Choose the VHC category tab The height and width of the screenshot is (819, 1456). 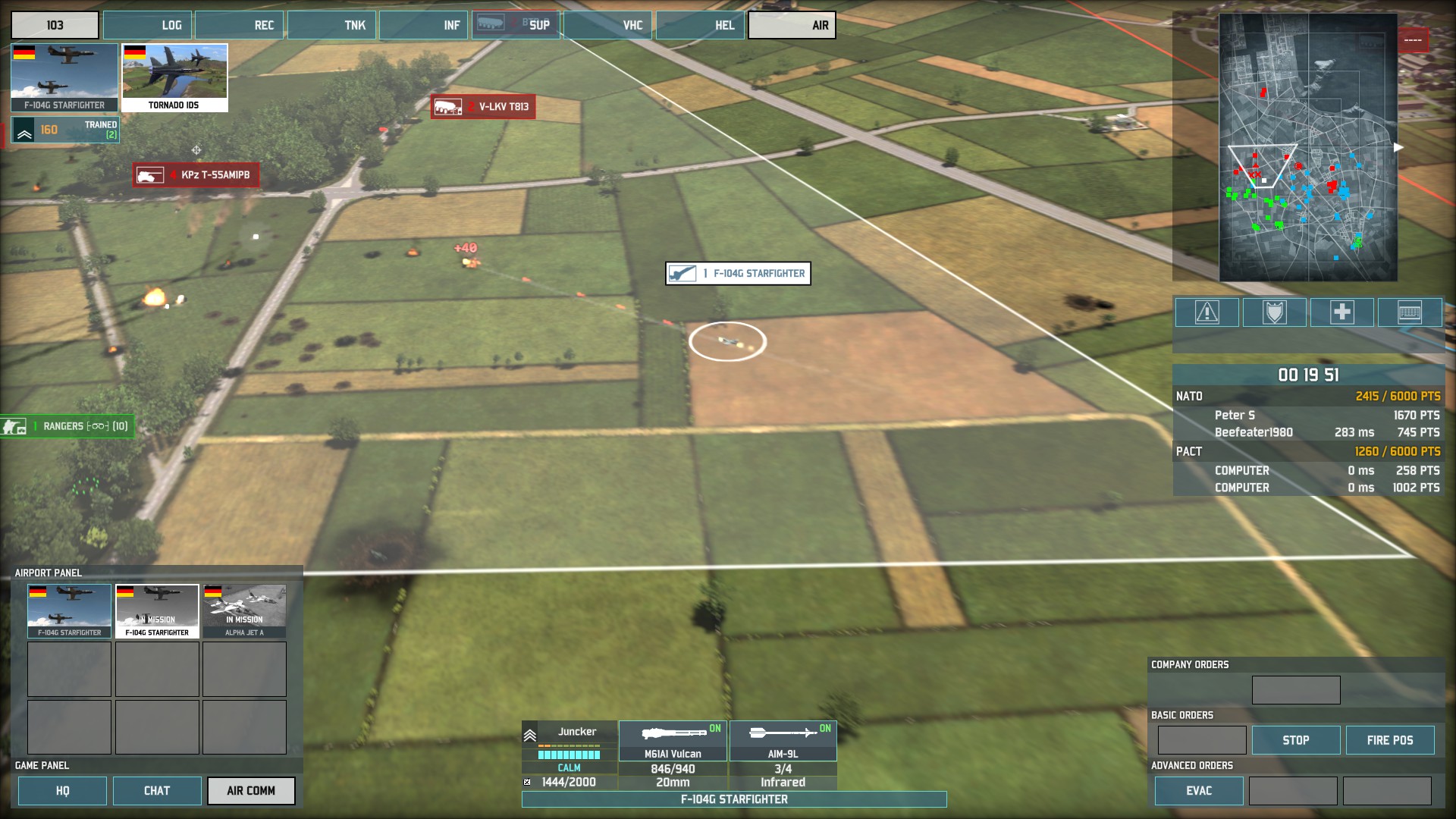pos(608,25)
